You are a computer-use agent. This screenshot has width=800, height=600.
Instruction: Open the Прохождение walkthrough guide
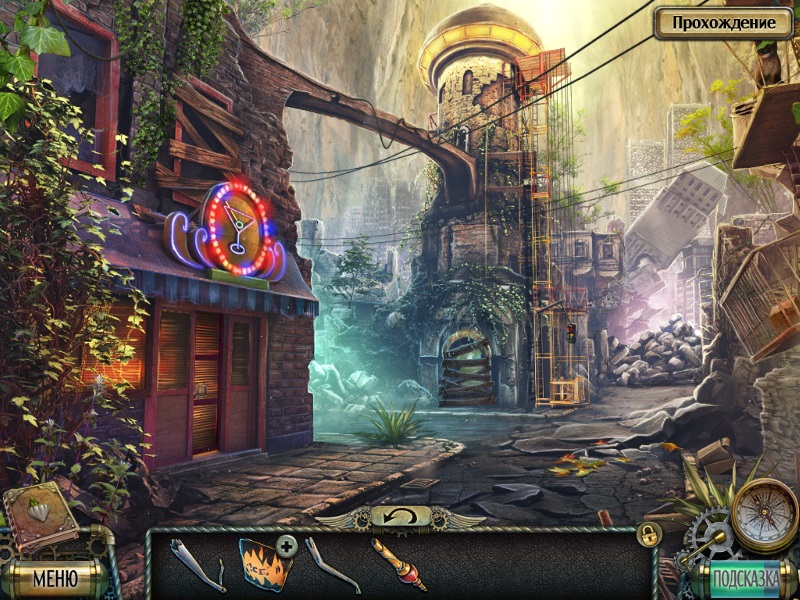723,22
